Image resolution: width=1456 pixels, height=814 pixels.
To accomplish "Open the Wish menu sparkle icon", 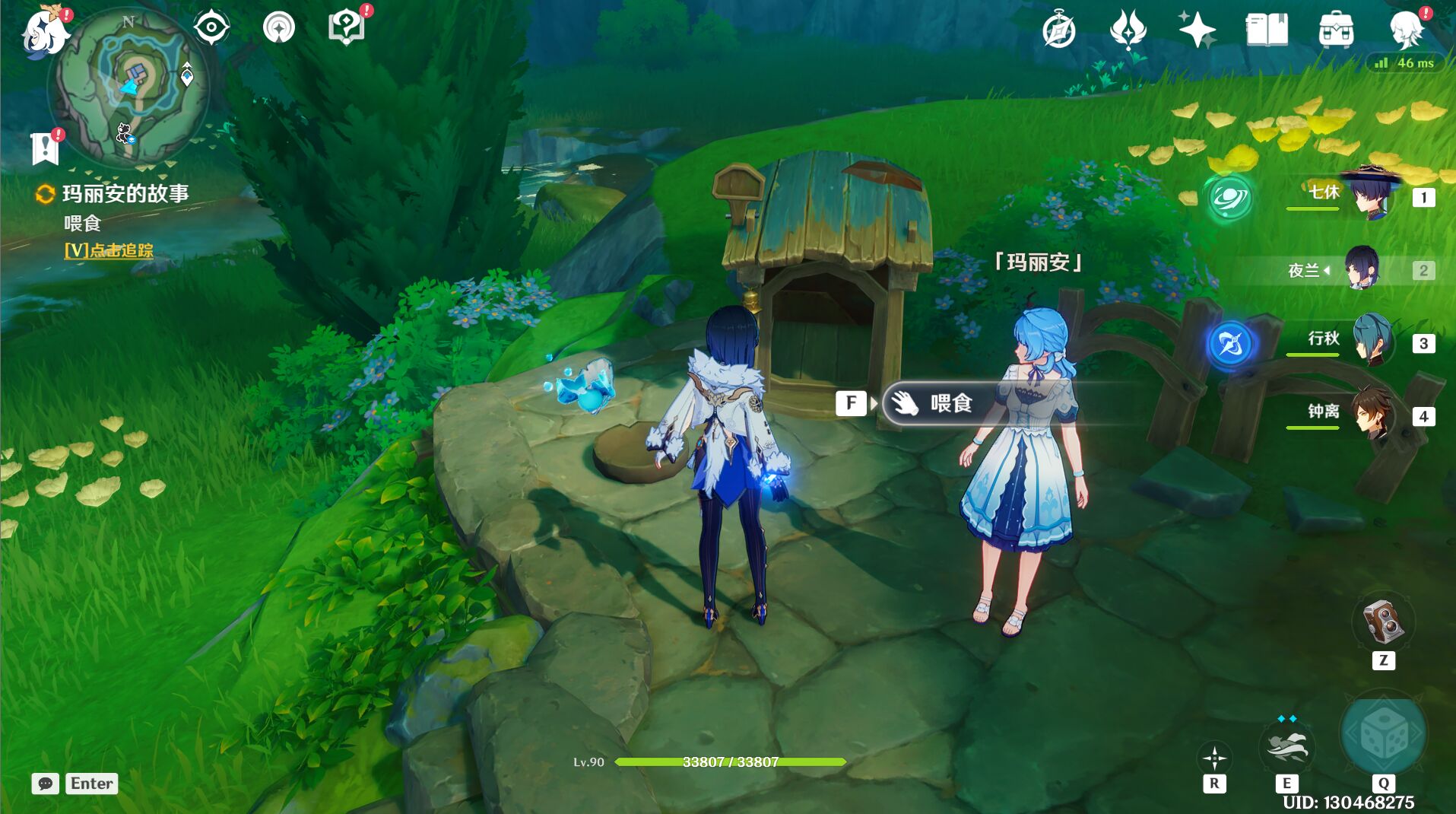I will [1195, 29].
